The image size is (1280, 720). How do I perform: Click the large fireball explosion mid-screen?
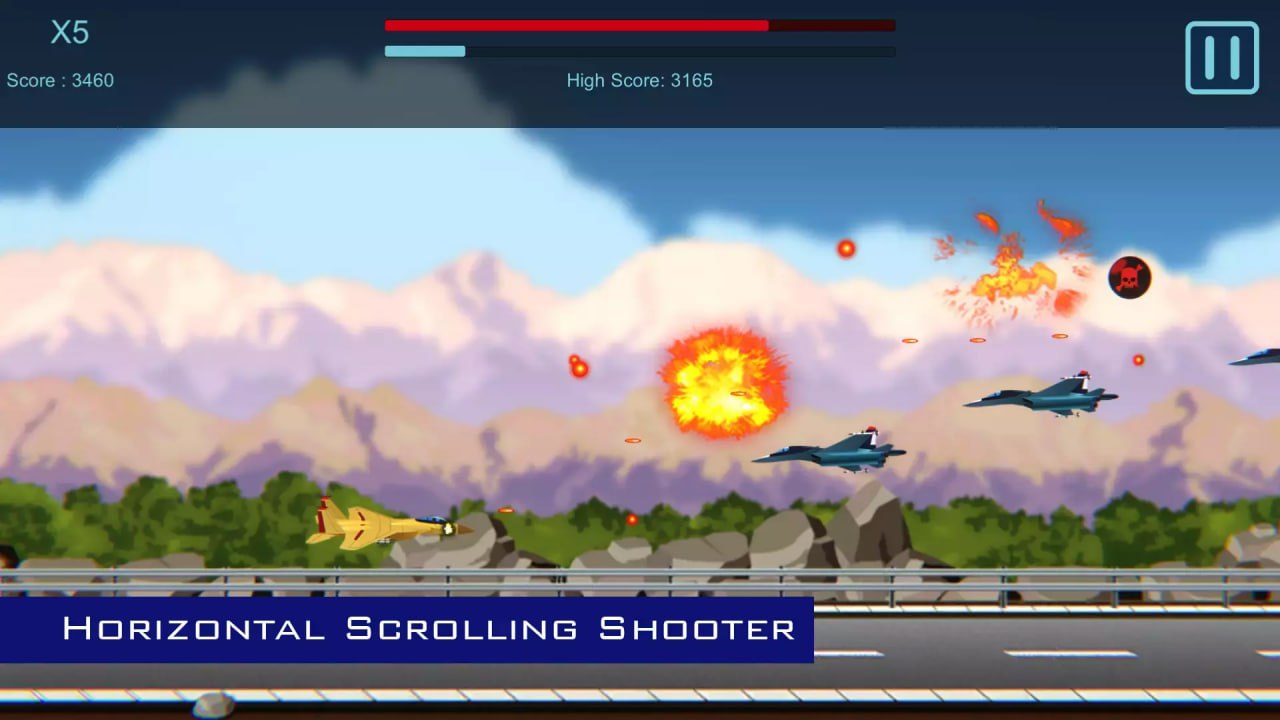(x=722, y=385)
